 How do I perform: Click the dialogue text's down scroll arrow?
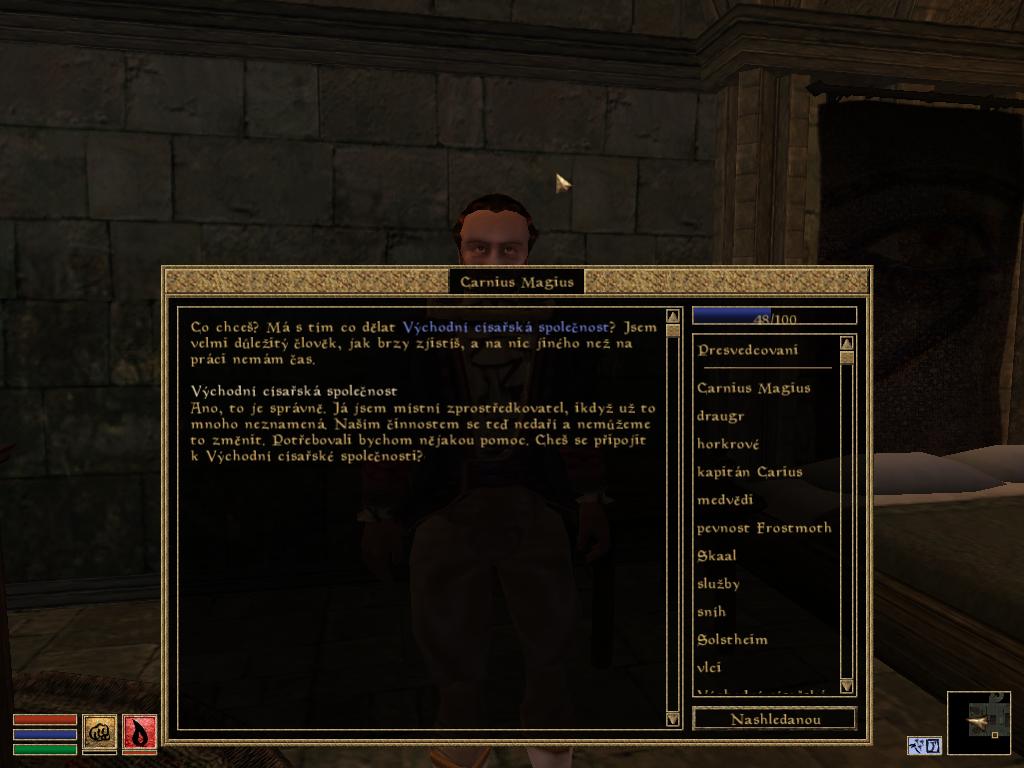tap(672, 718)
